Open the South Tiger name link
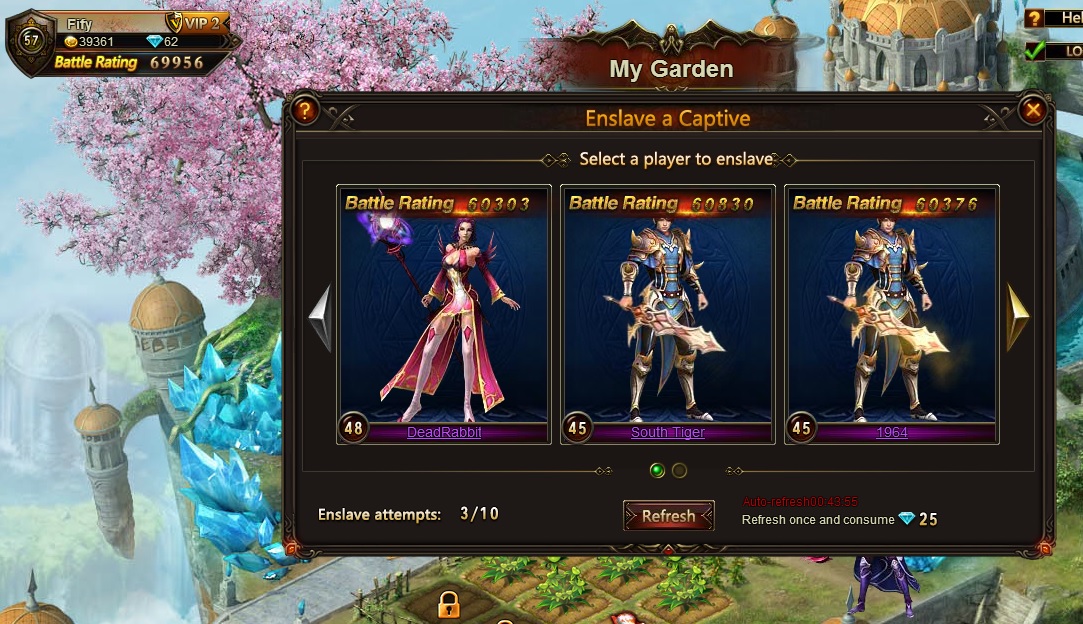 point(668,432)
